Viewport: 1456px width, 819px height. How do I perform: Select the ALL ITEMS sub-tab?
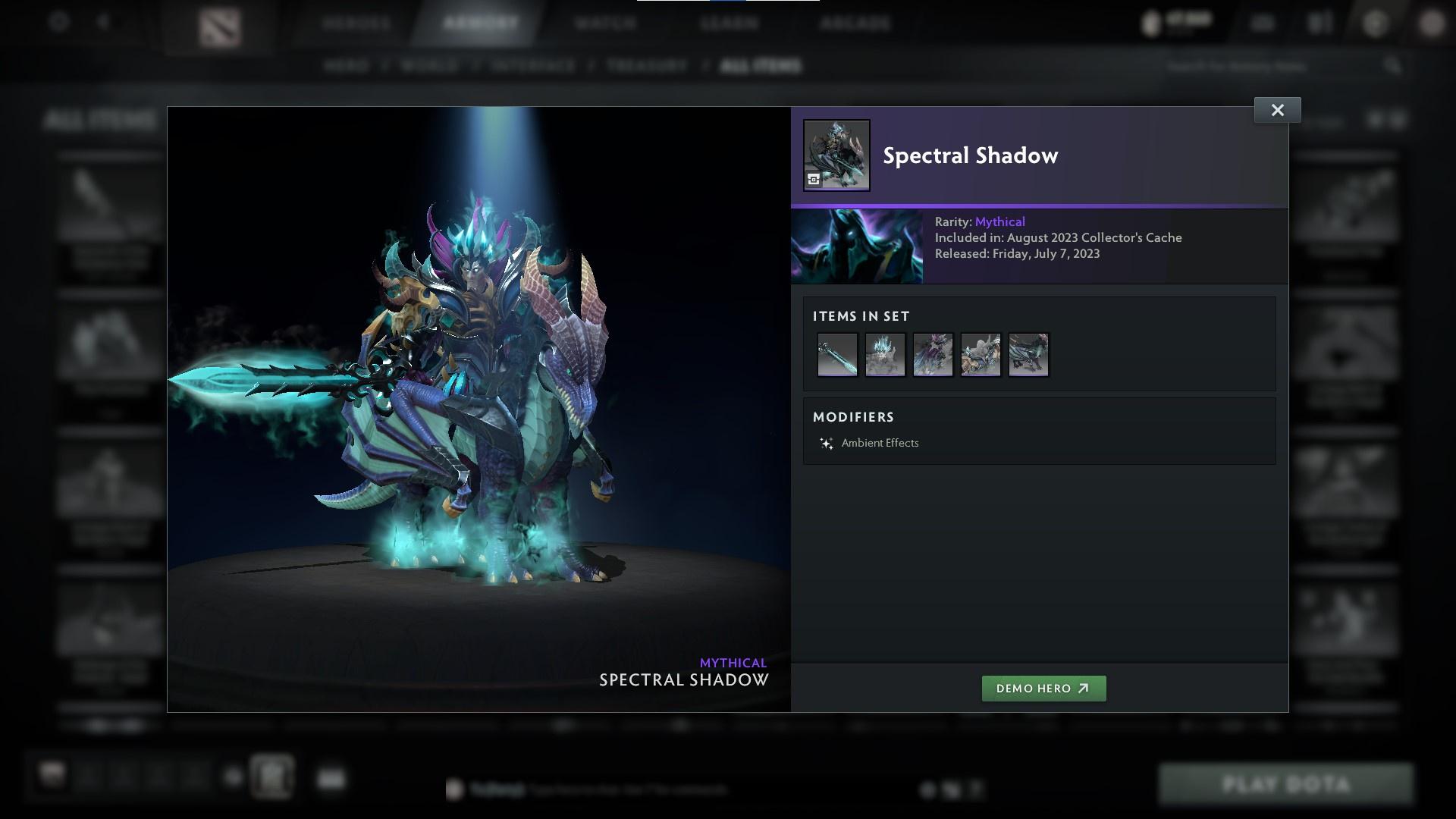pyautogui.click(x=761, y=66)
